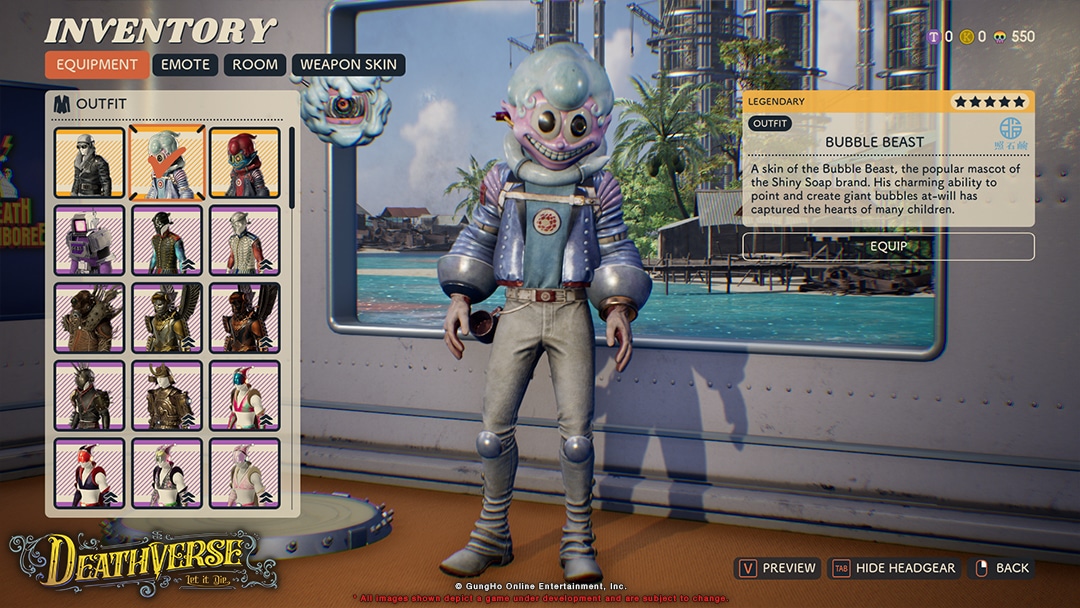Choose the teal-masked wrestler outfit
The image size is (1080, 608).
[245, 396]
